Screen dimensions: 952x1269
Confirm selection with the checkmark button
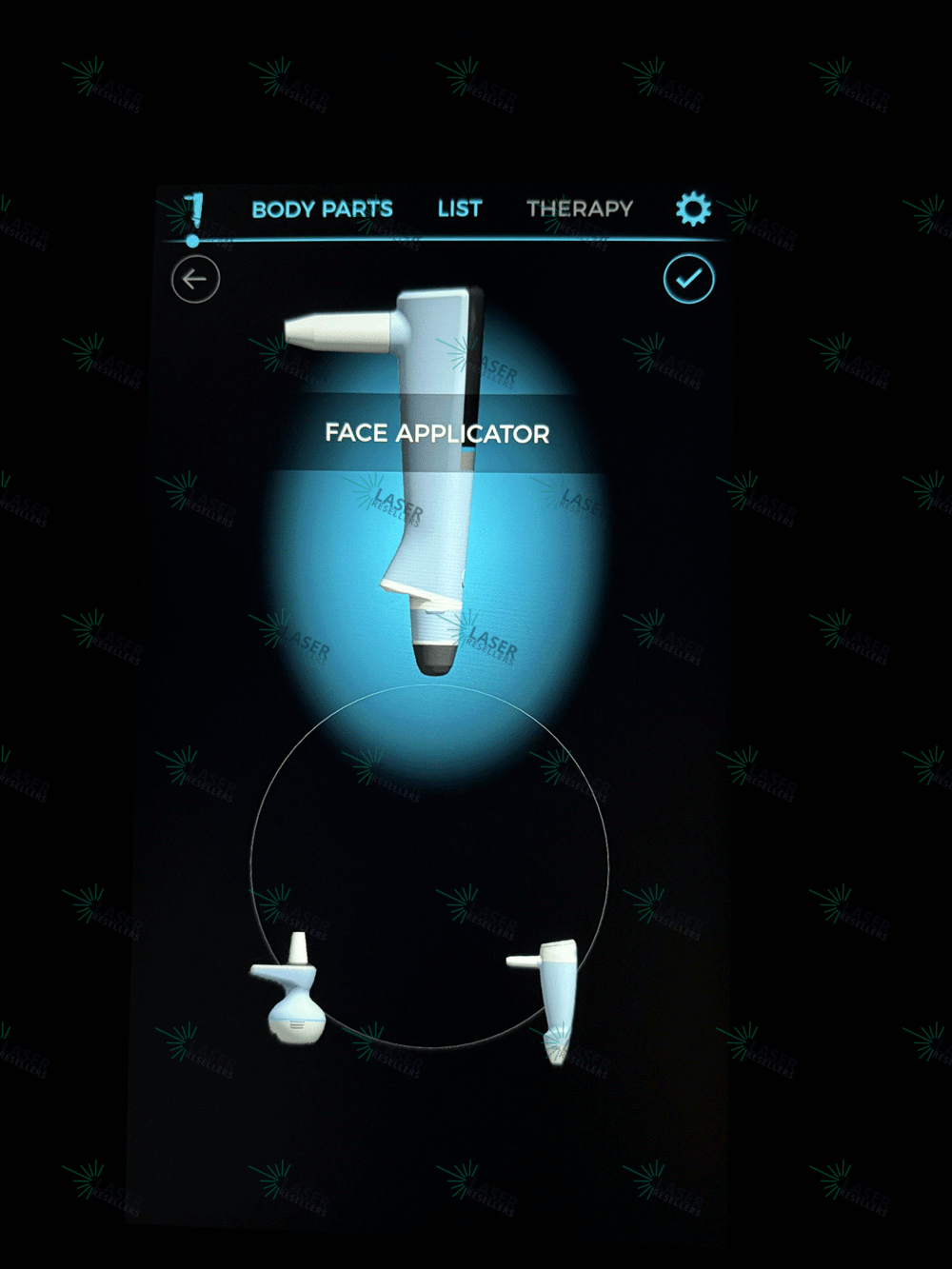pyautogui.click(x=688, y=279)
